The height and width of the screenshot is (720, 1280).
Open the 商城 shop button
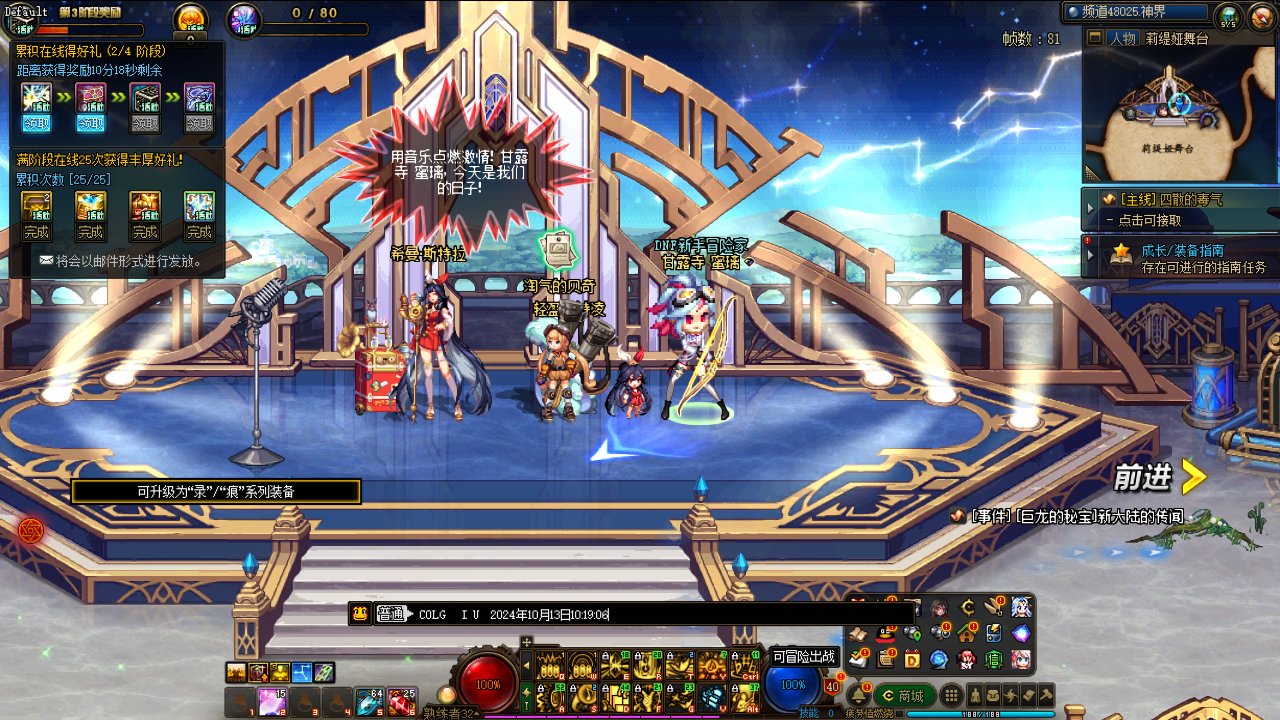[904, 696]
